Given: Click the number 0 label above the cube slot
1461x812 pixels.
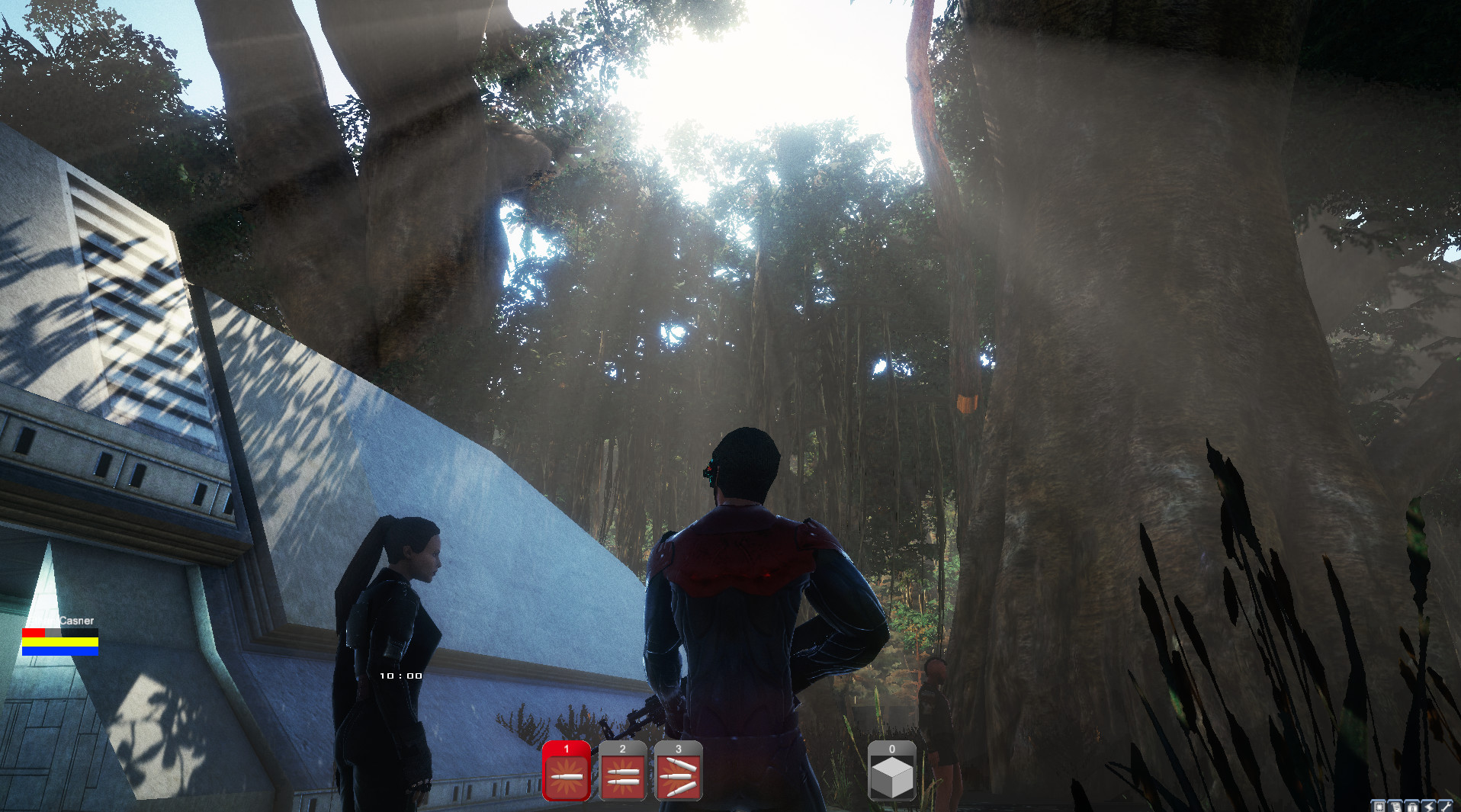Looking at the screenshot, I should click(x=891, y=750).
